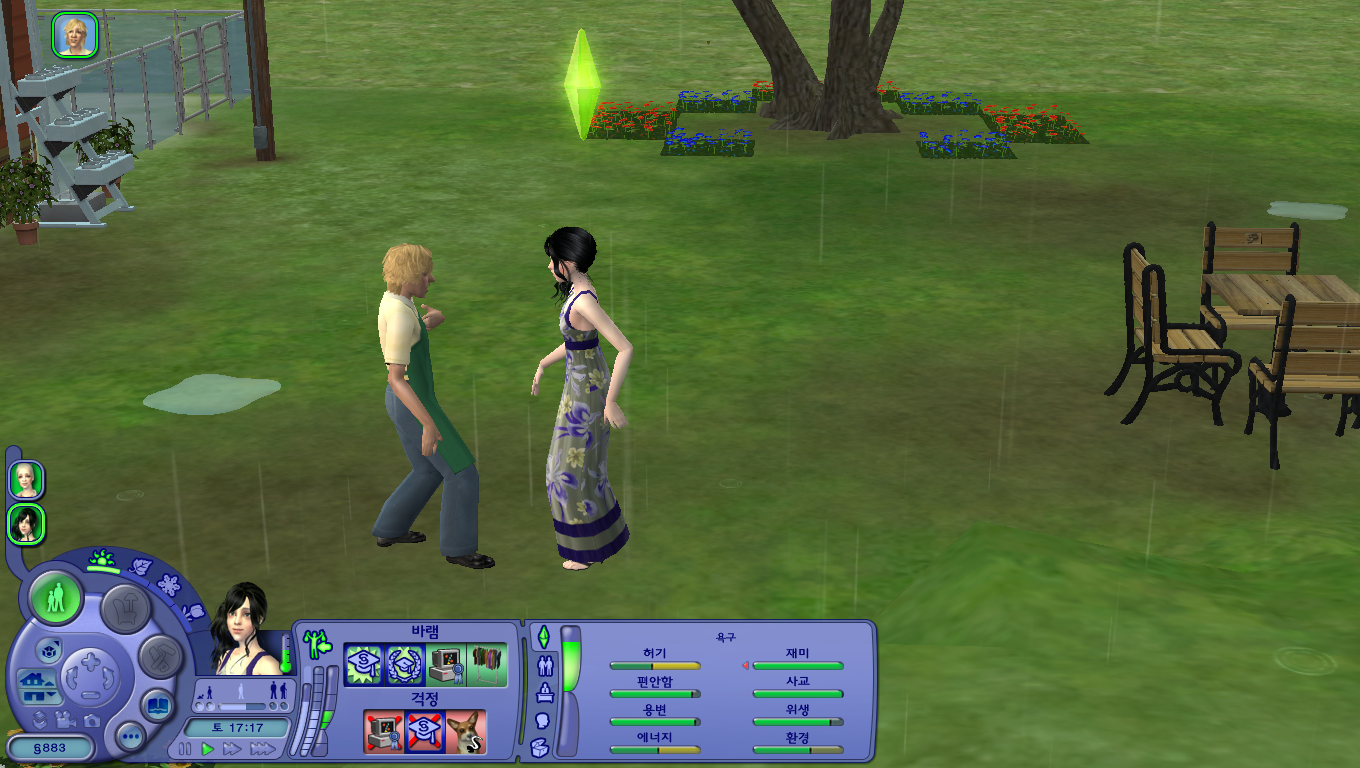Click the active Sim's large portrait

point(242,632)
